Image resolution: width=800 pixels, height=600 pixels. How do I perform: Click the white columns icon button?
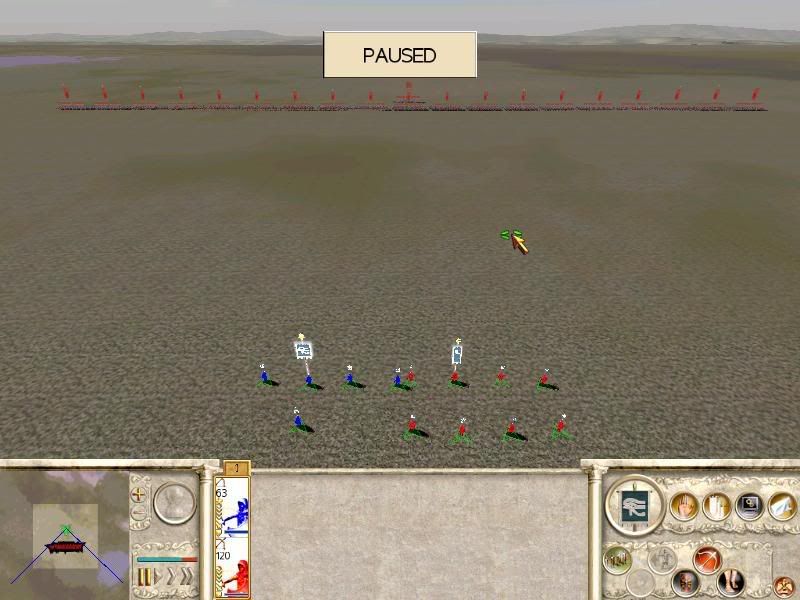pos(715,506)
